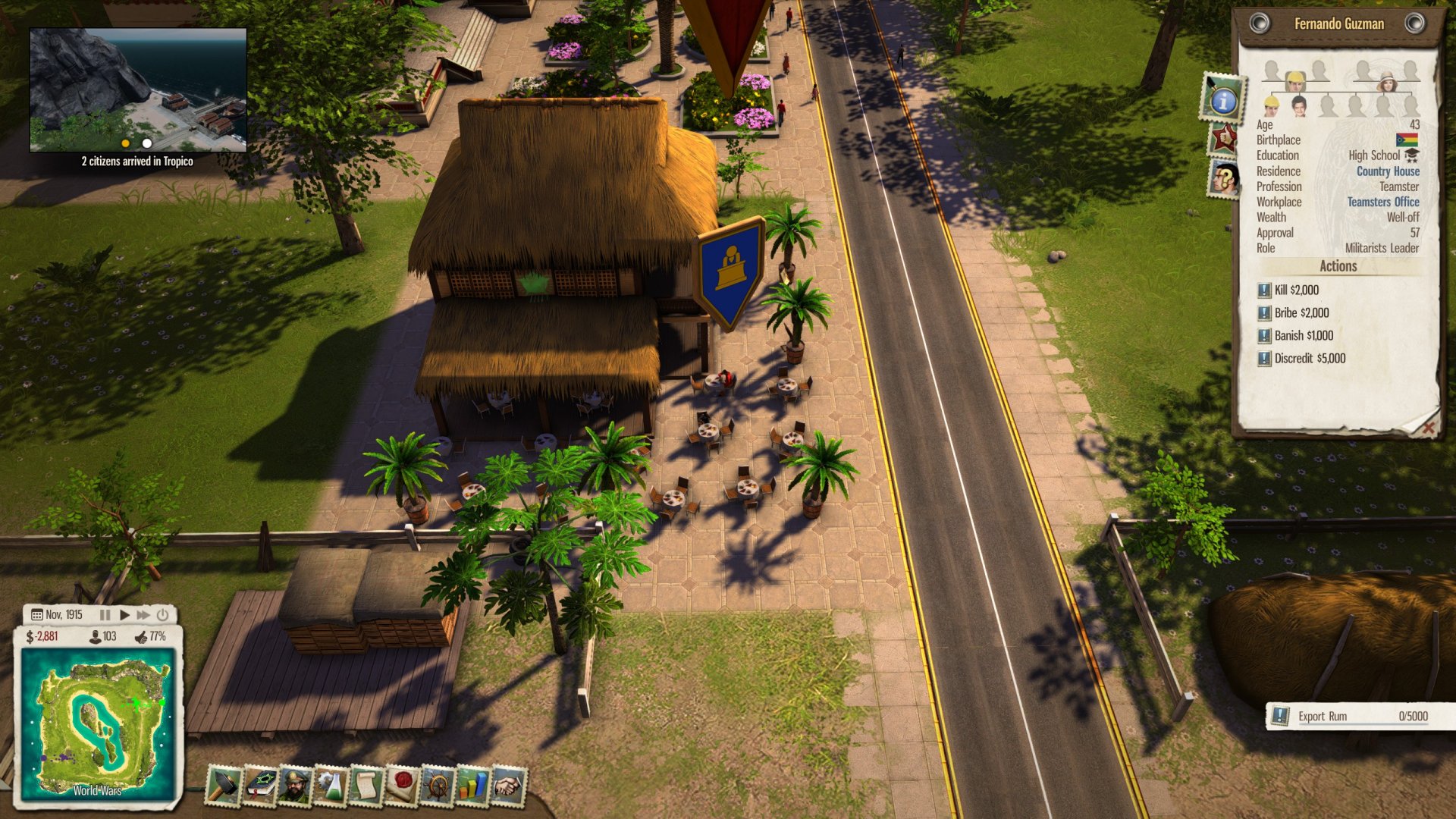Image resolution: width=1456 pixels, height=819 pixels.
Task: Open the paper scroll constitution icon
Action: click(366, 786)
